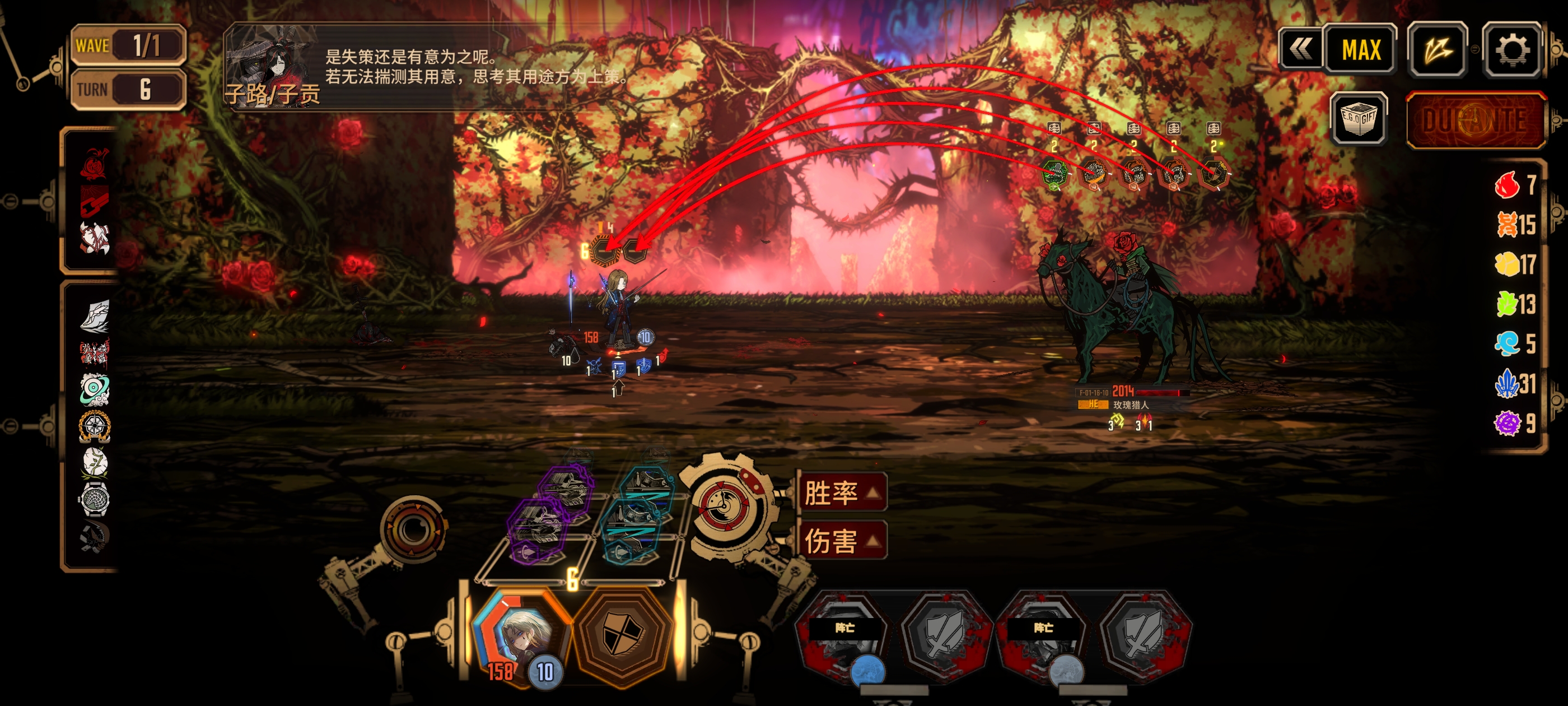Choose the 胜率 win rate auto-select
The height and width of the screenshot is (706, 1568).
click(x=841, y=492)
